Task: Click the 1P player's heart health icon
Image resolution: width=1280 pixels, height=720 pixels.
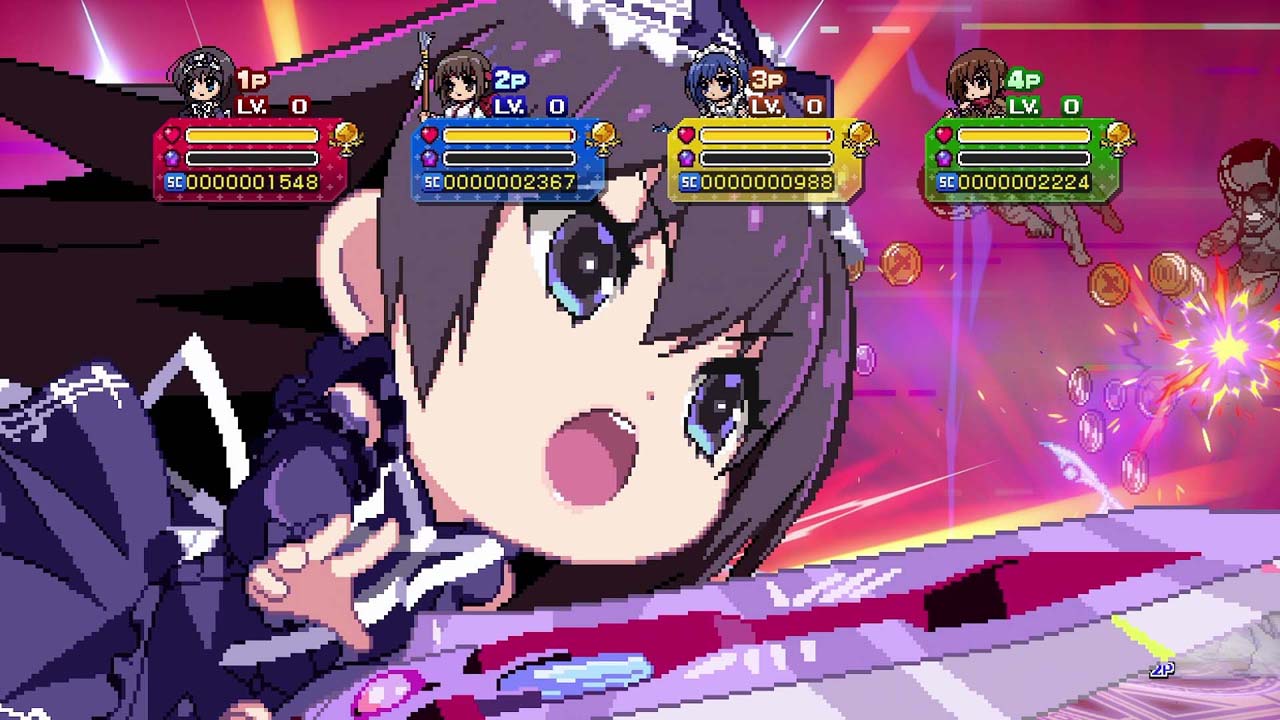Action: pos(170,133)
